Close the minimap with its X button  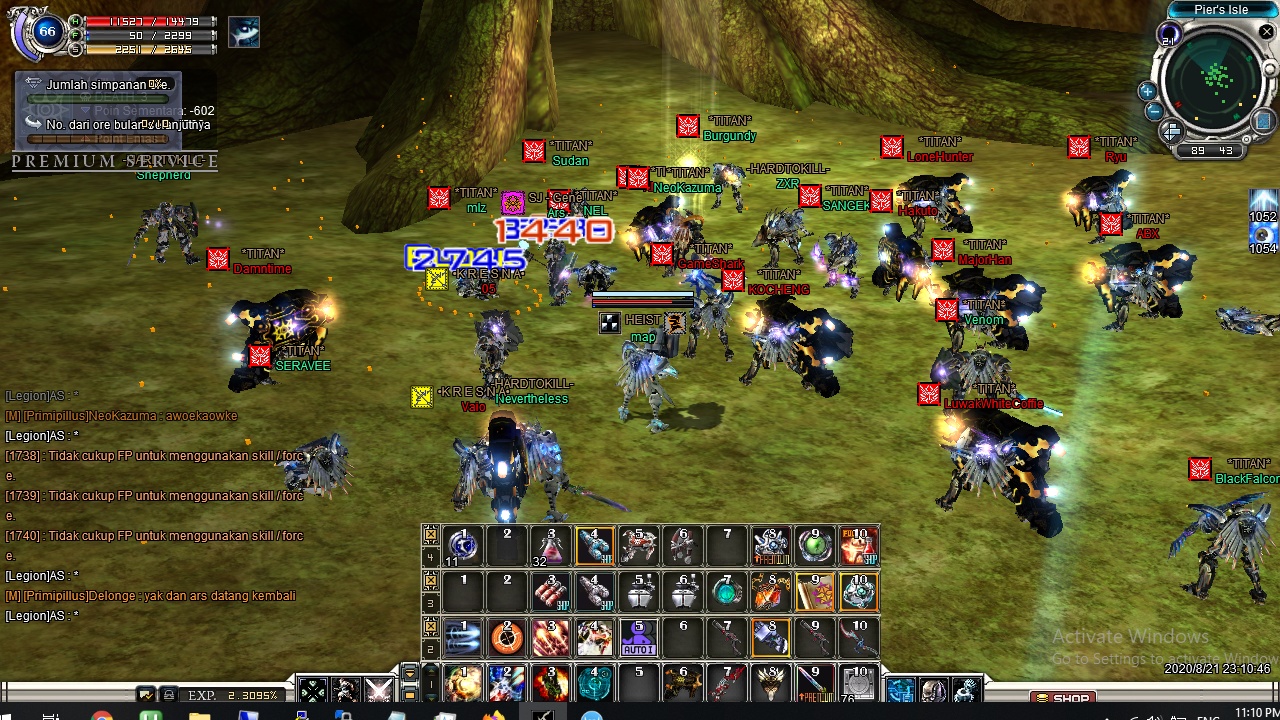point(1266,33)
